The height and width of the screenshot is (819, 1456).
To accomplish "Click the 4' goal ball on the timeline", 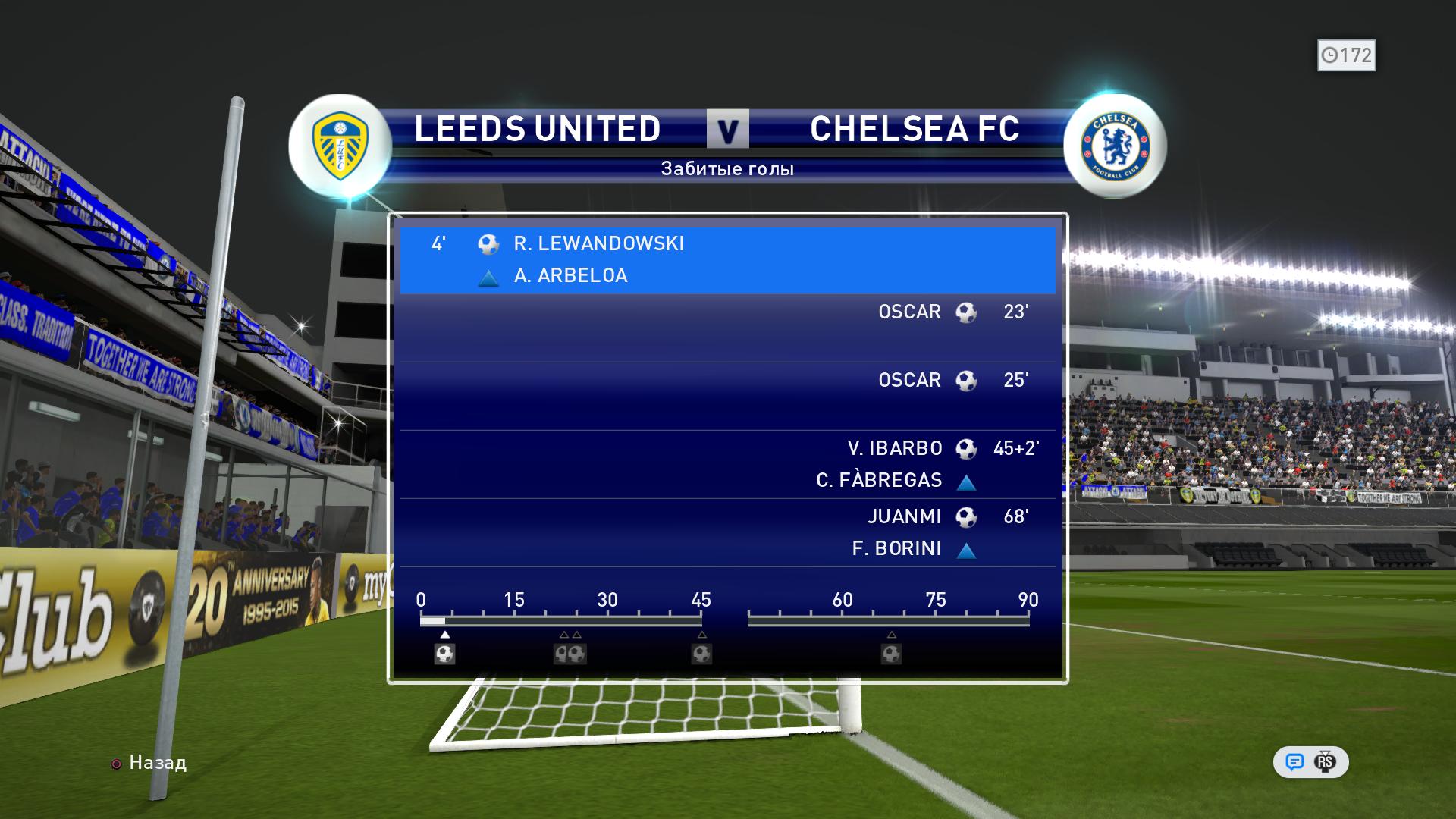I will click(x=444, y=654).
